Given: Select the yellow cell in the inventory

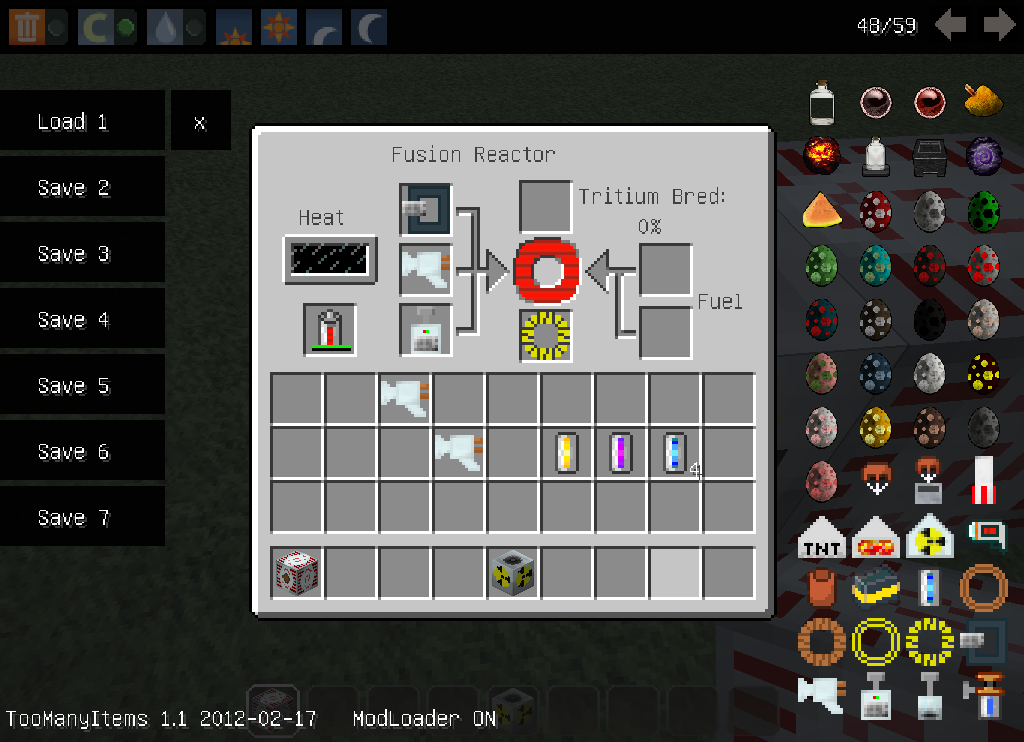Looking at the screenshot, I should point(567,453).
